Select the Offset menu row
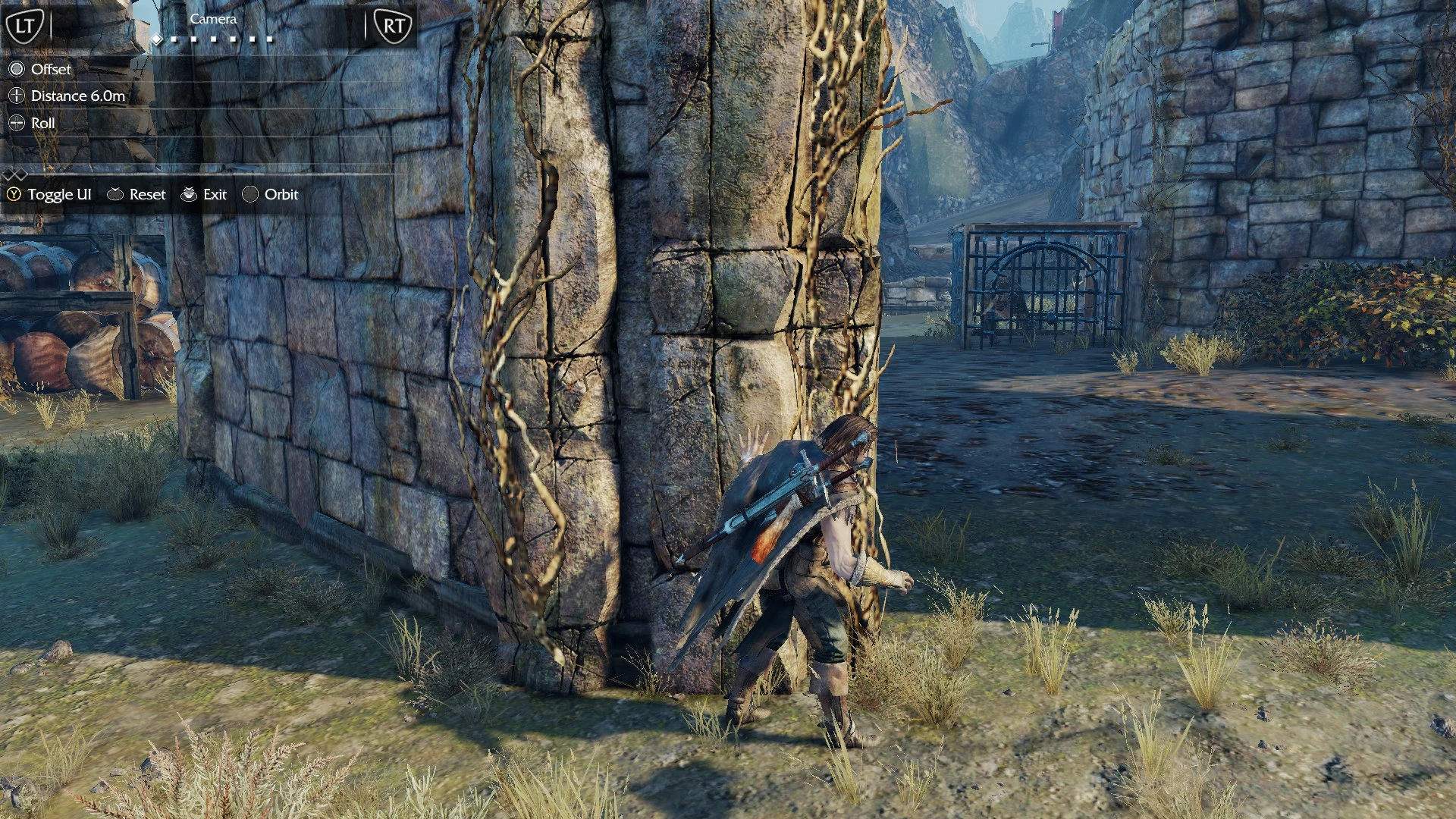This screenshot has height=819, width=1456. tap(51, 70)
